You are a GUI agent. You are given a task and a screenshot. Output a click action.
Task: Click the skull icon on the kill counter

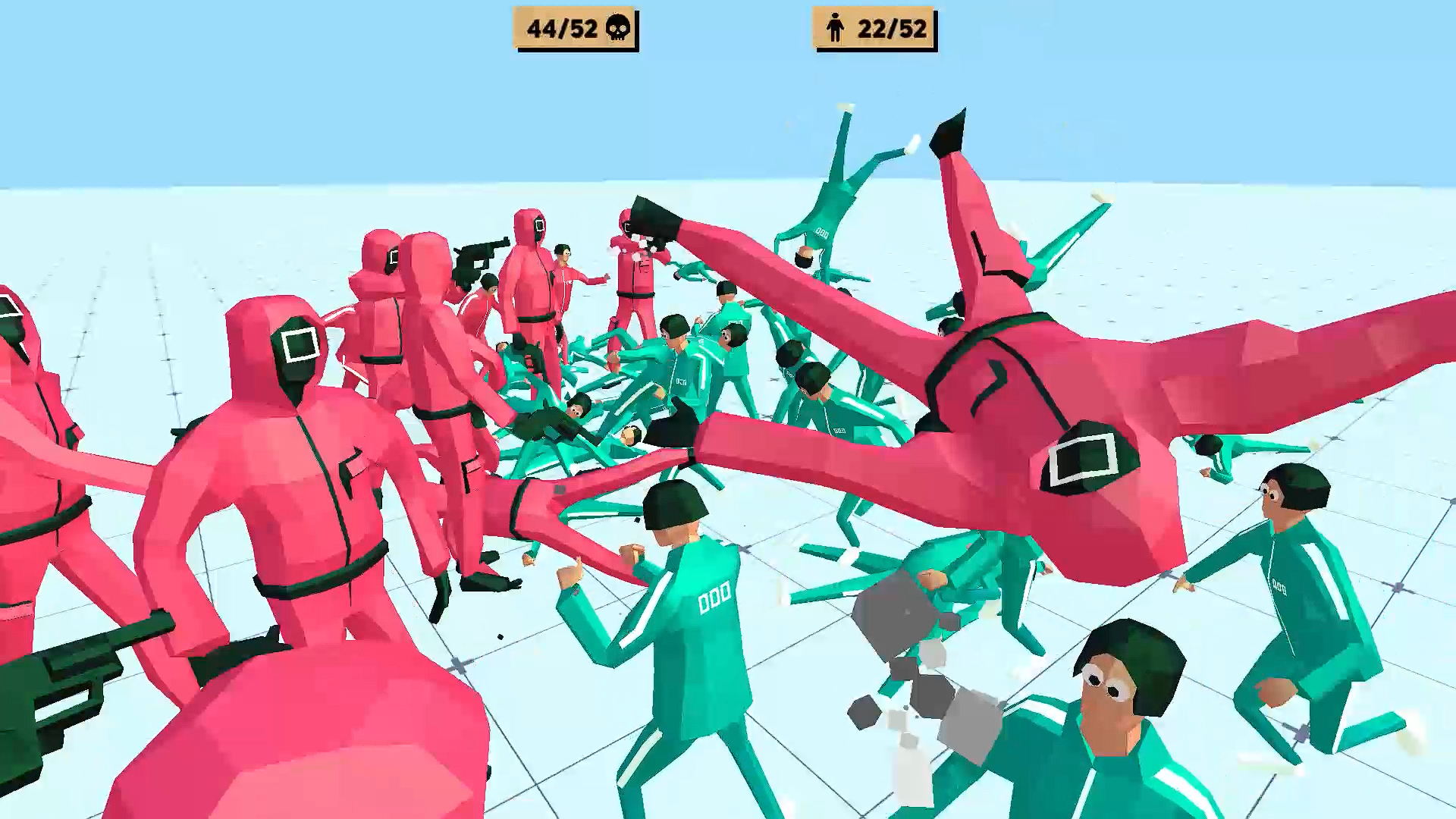pyautogui.click(x=617, y=29)
